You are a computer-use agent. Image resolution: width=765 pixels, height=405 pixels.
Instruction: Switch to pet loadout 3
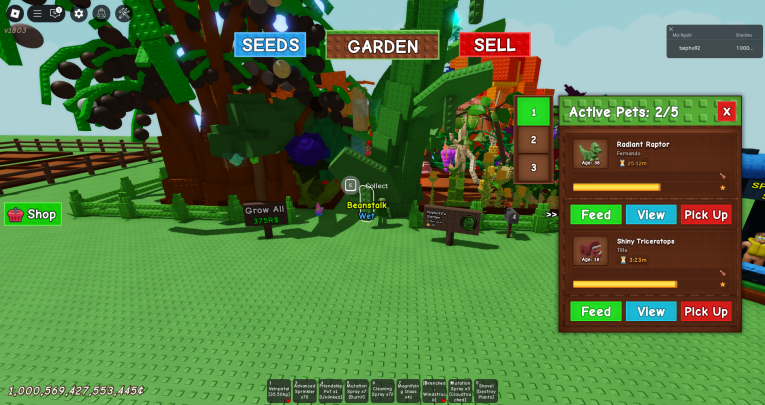coord(534,168)
